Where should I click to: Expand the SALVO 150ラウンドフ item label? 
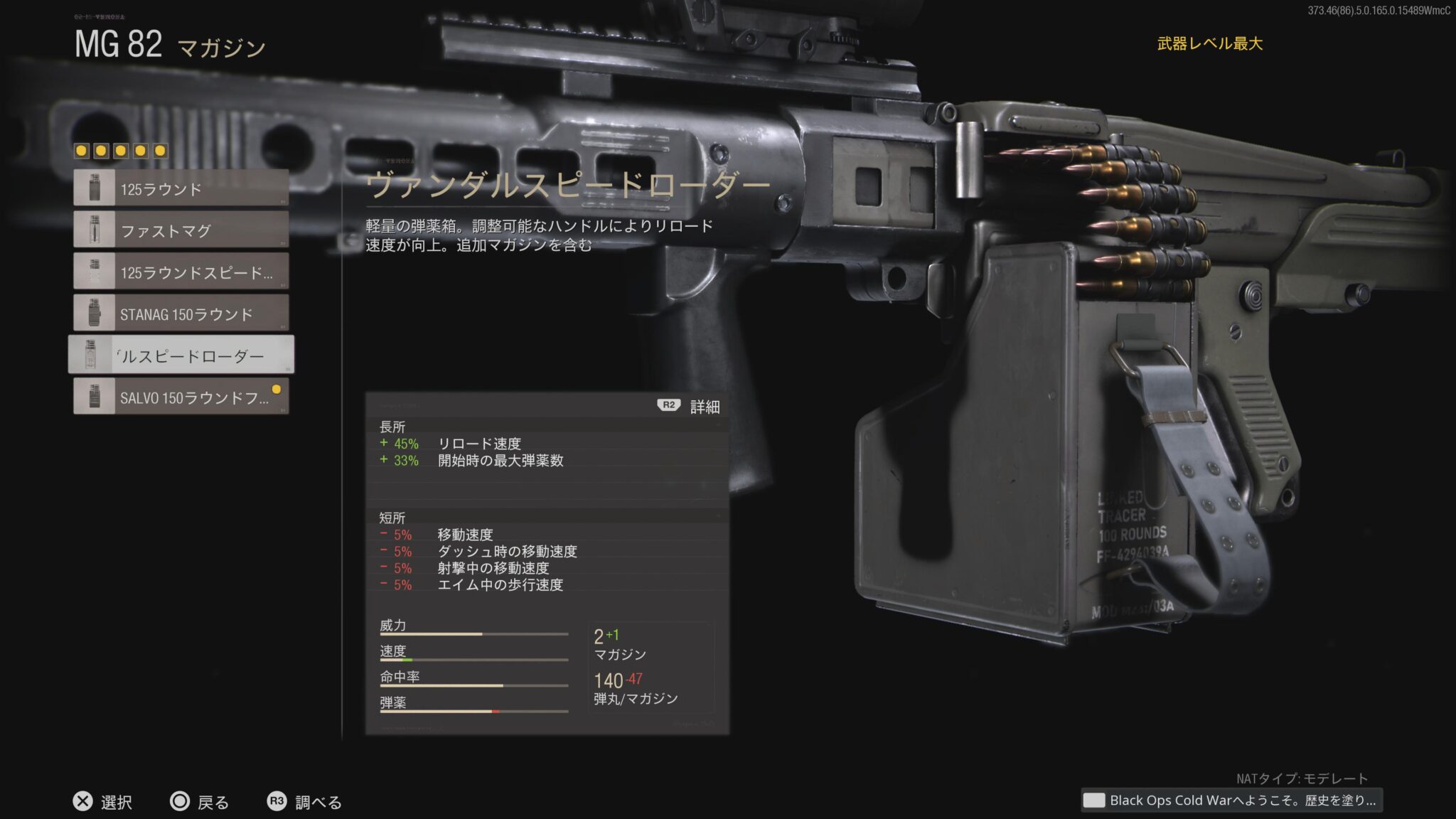192,396
